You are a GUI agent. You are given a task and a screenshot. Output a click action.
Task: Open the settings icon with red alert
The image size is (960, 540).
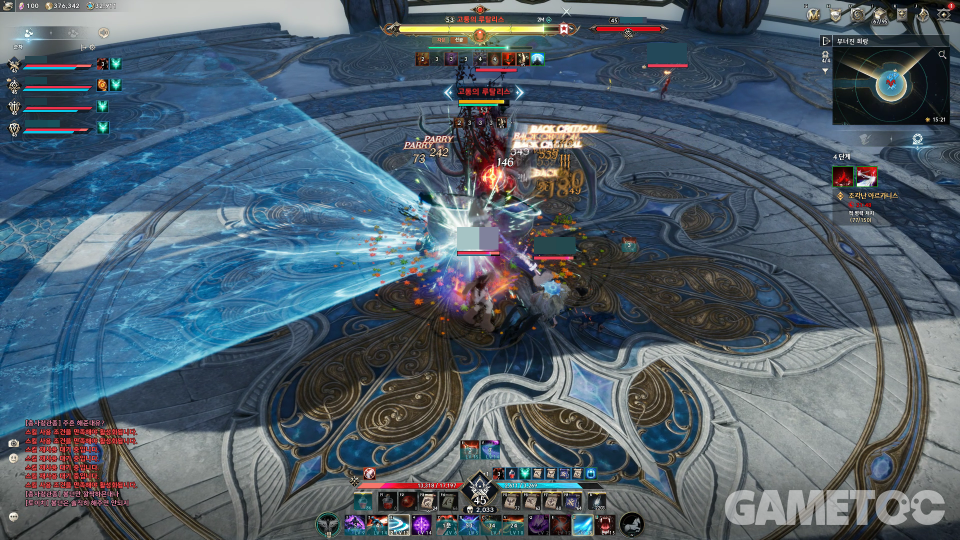945,15
